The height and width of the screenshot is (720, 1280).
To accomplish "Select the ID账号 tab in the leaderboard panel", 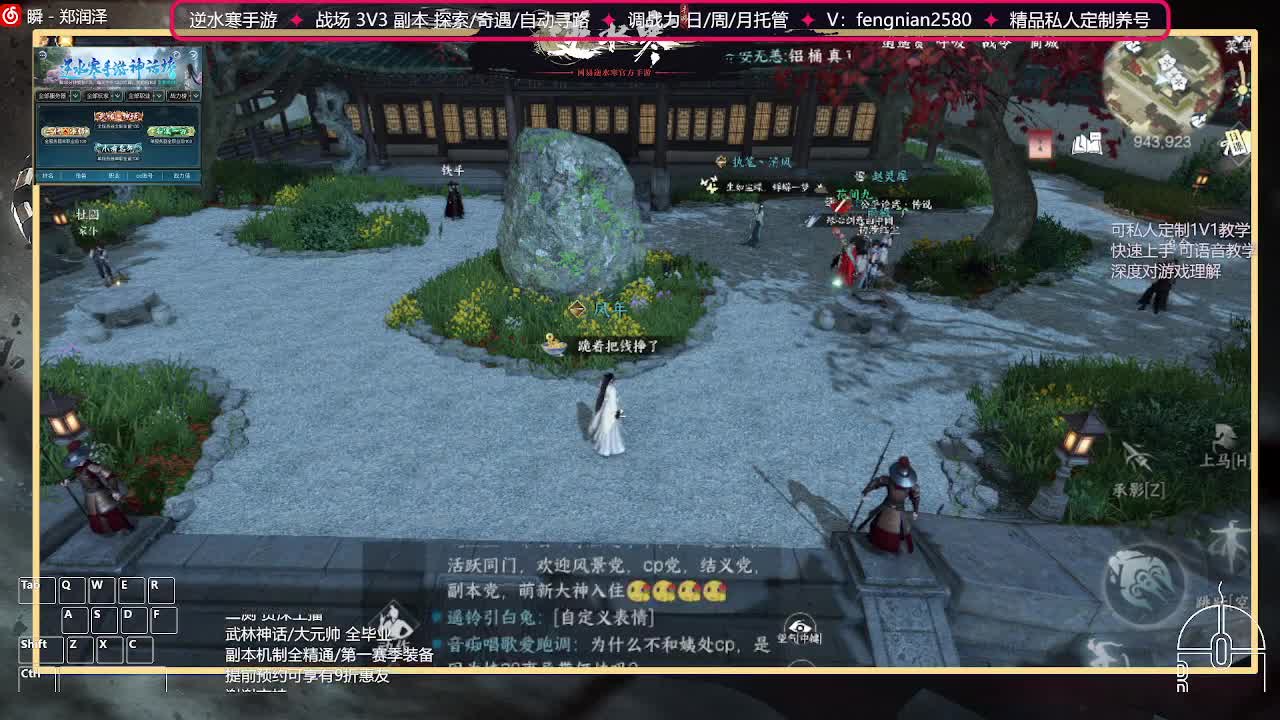I will [144, 176].
